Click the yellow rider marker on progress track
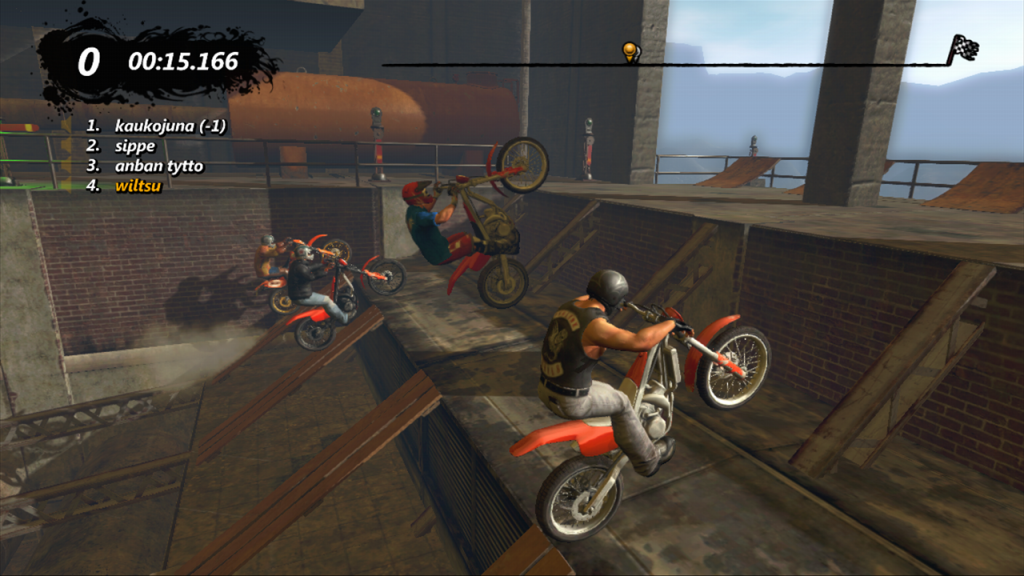The image size is (1024, 576). (630, 51)
